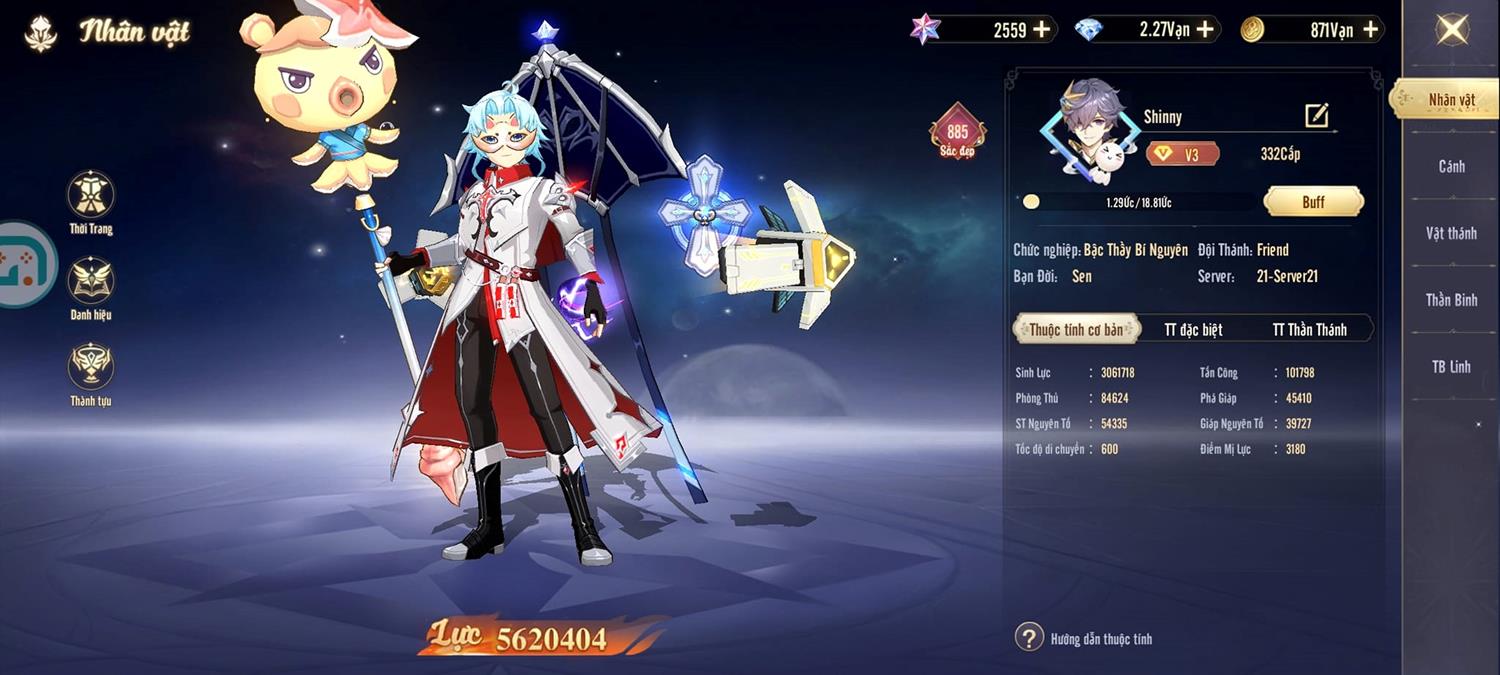
Task: Tap the V3 VIP badge
Action: point(1183,155)
